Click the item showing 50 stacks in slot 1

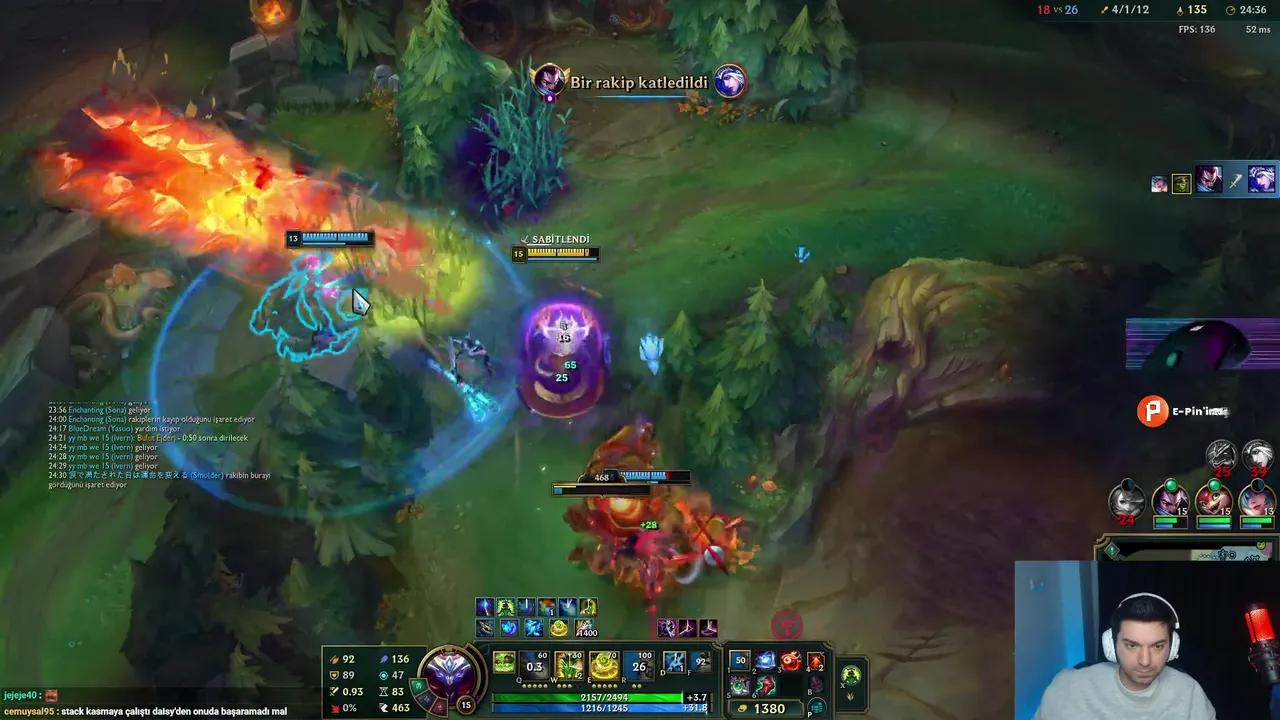click(x=739, y=662)
